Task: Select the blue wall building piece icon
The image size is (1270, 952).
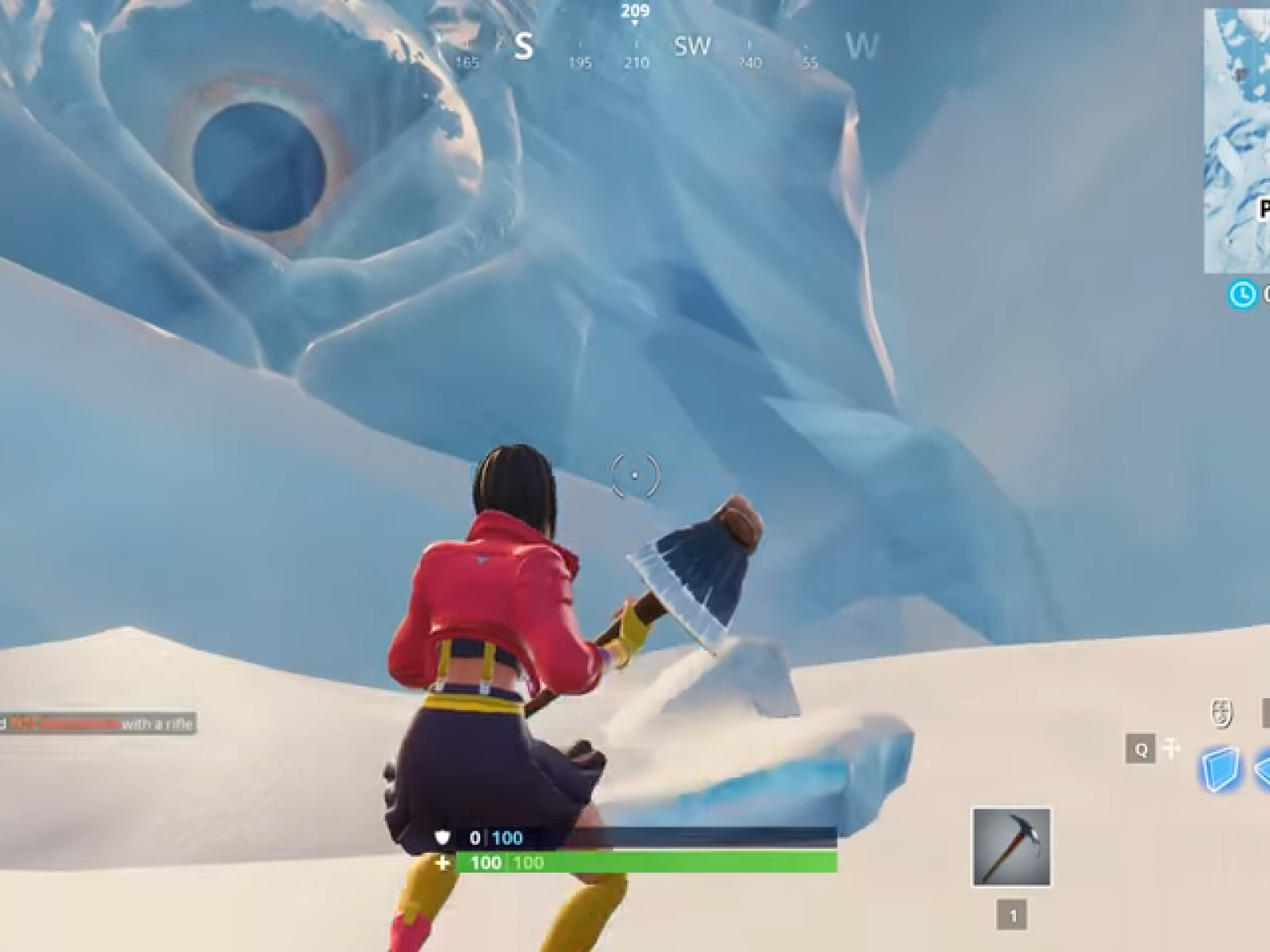Action: (1221, 767)
